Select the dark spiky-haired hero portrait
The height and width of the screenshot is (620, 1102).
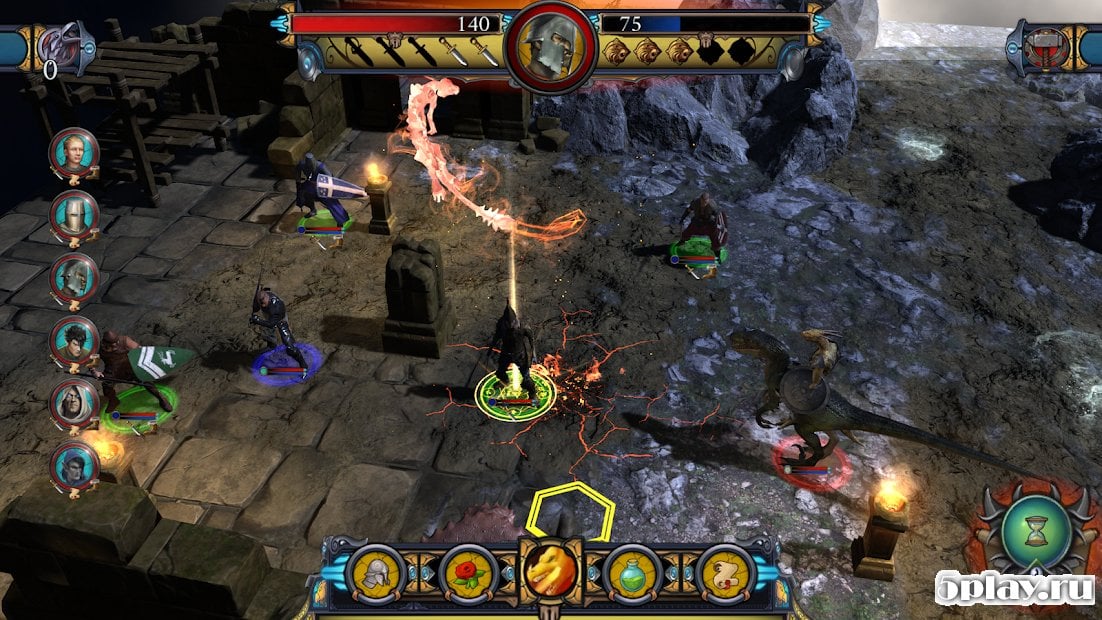point(74,340)
